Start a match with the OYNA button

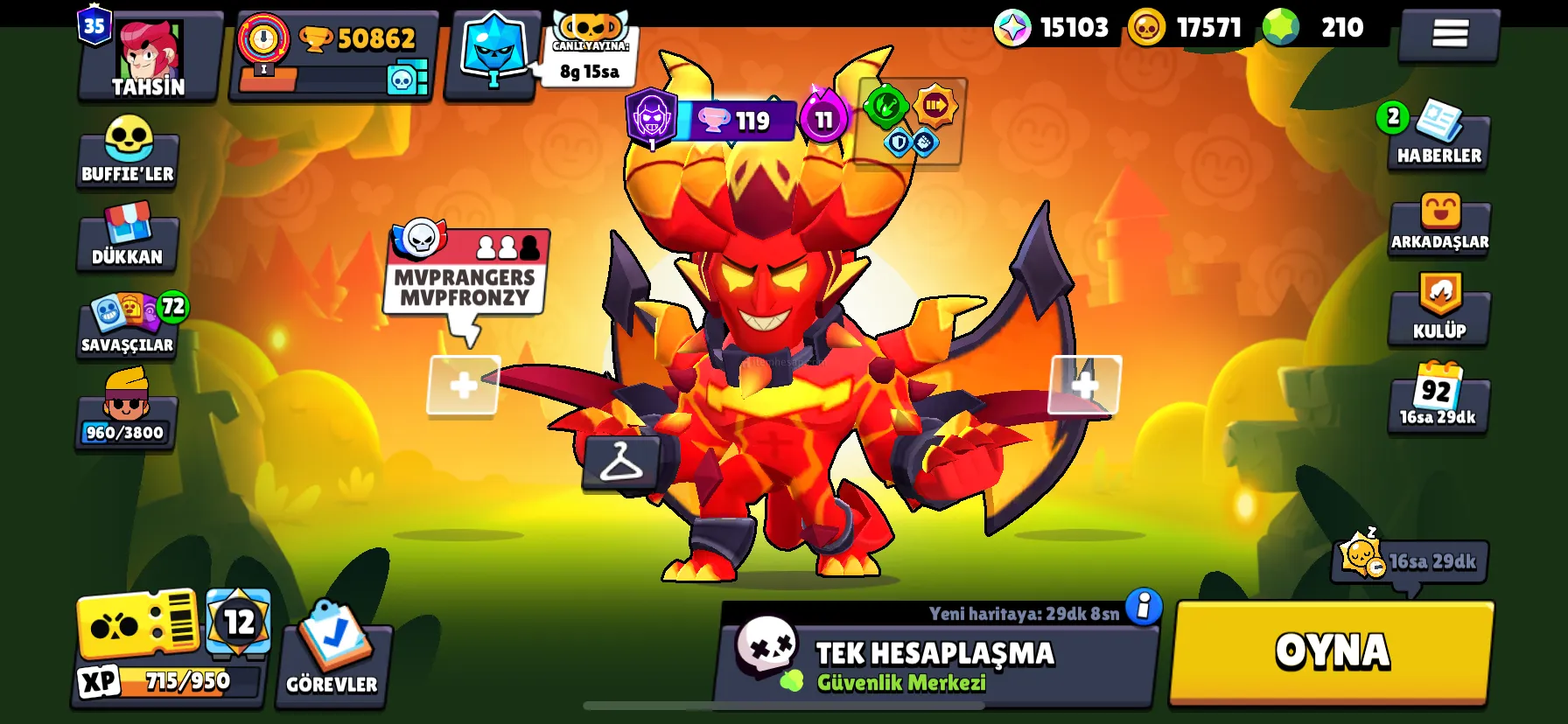click(x=1331, y=651)
